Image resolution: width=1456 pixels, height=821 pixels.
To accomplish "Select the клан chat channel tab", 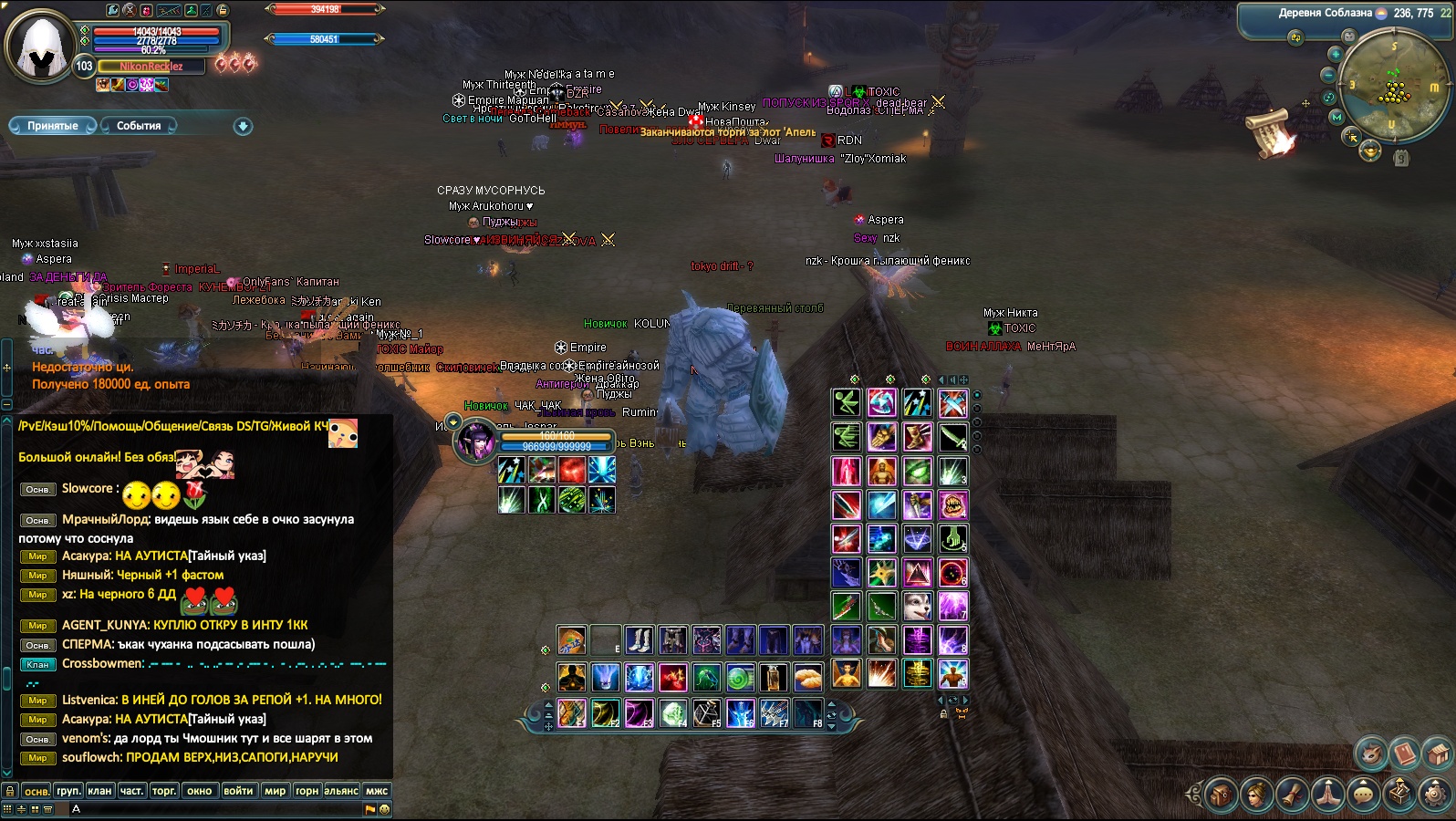I will click(x=99, y=791).
